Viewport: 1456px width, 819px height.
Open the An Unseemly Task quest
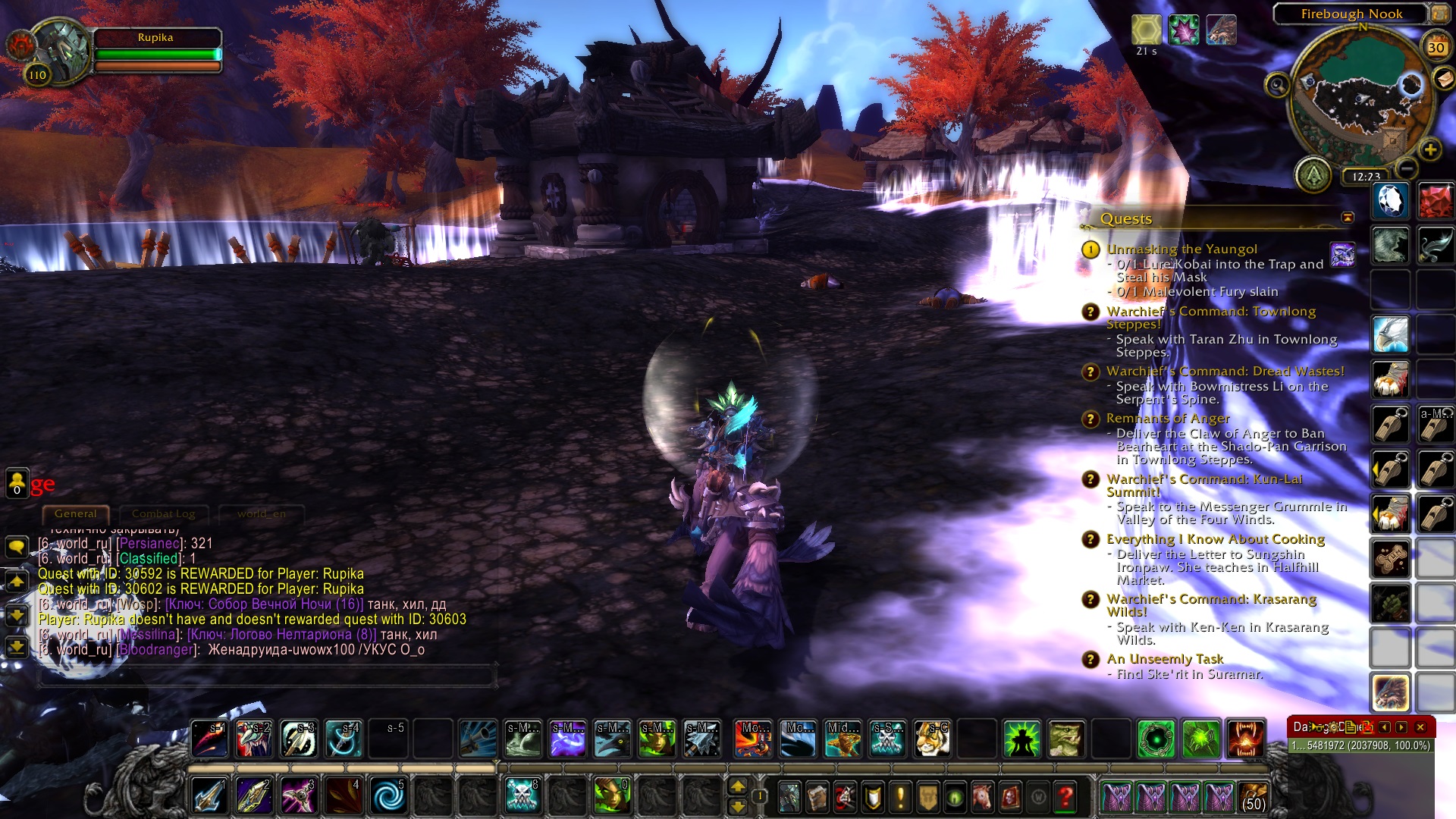tap(1165, 659)
